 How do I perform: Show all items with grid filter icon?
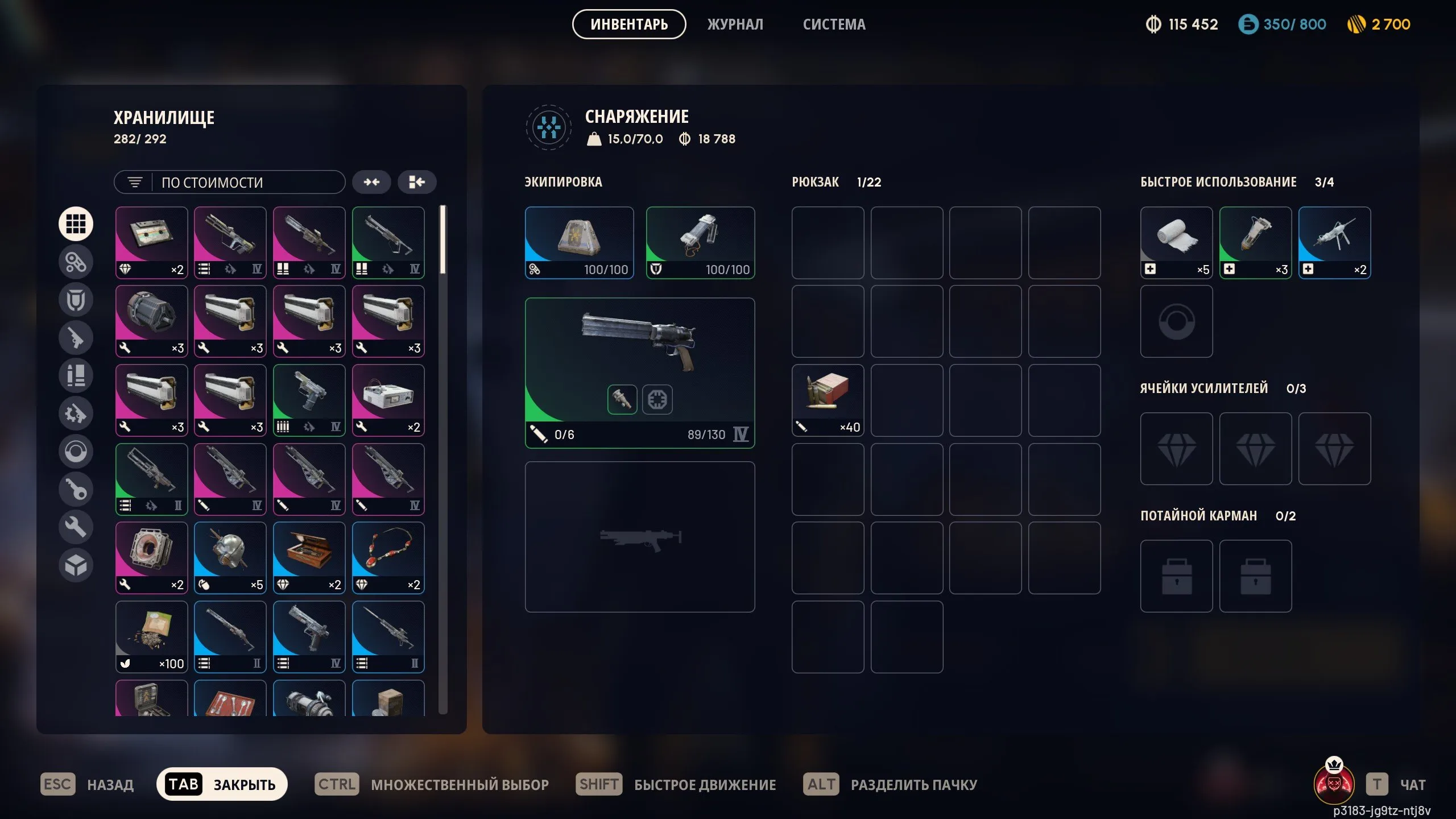pos(76,224)
